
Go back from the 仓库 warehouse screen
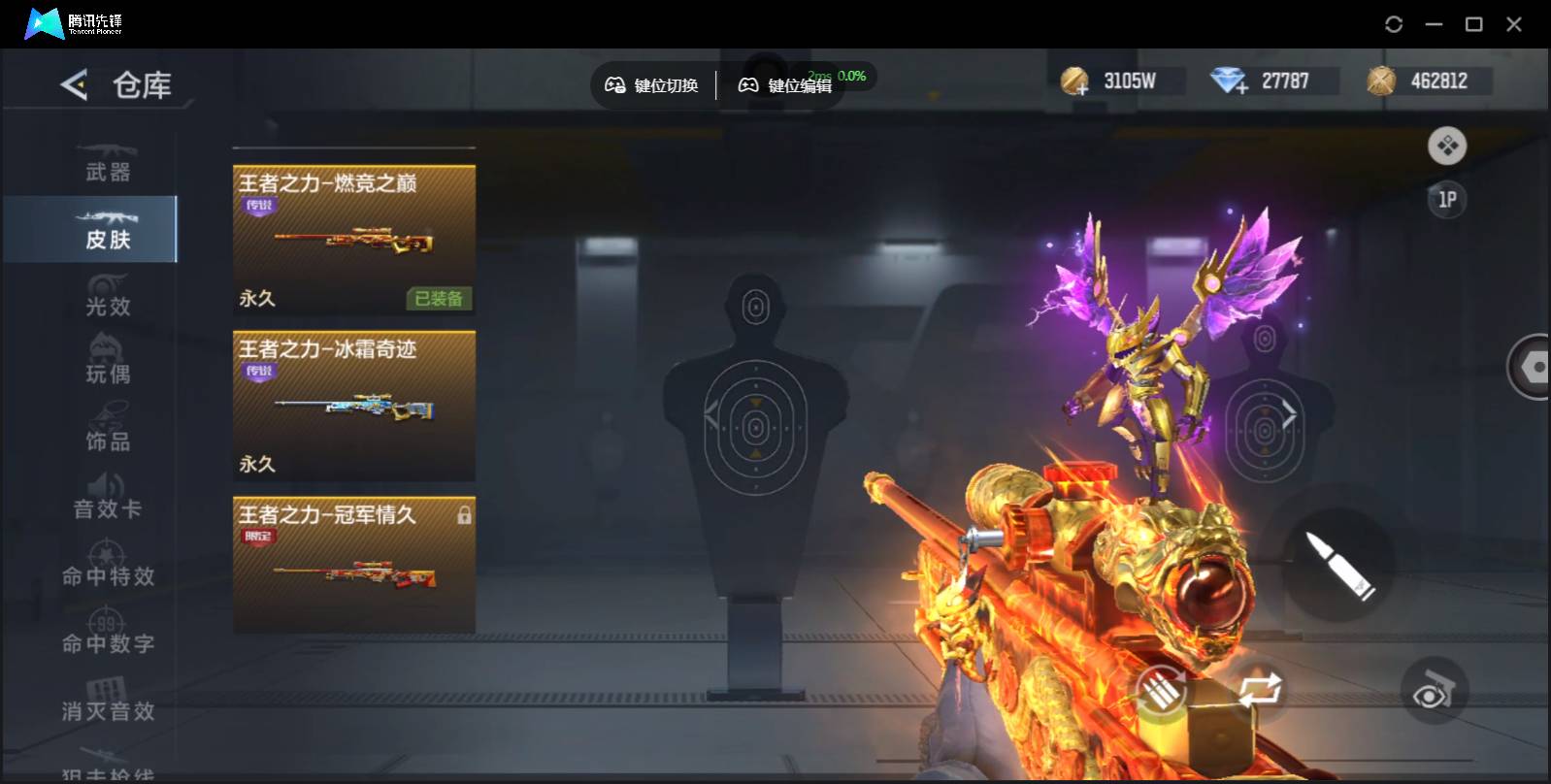tap(74, 85)
